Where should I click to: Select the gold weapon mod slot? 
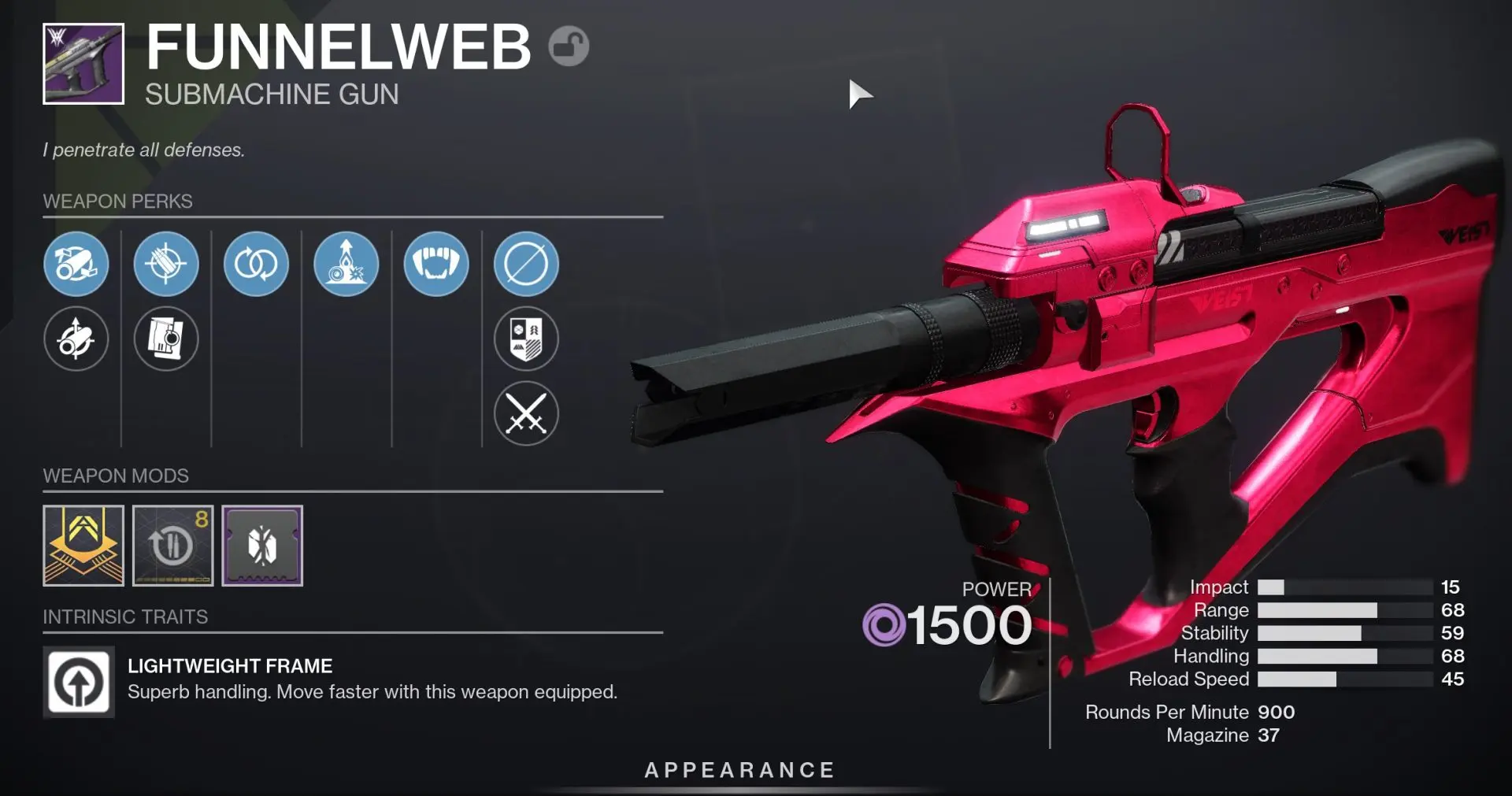point(83,545)
